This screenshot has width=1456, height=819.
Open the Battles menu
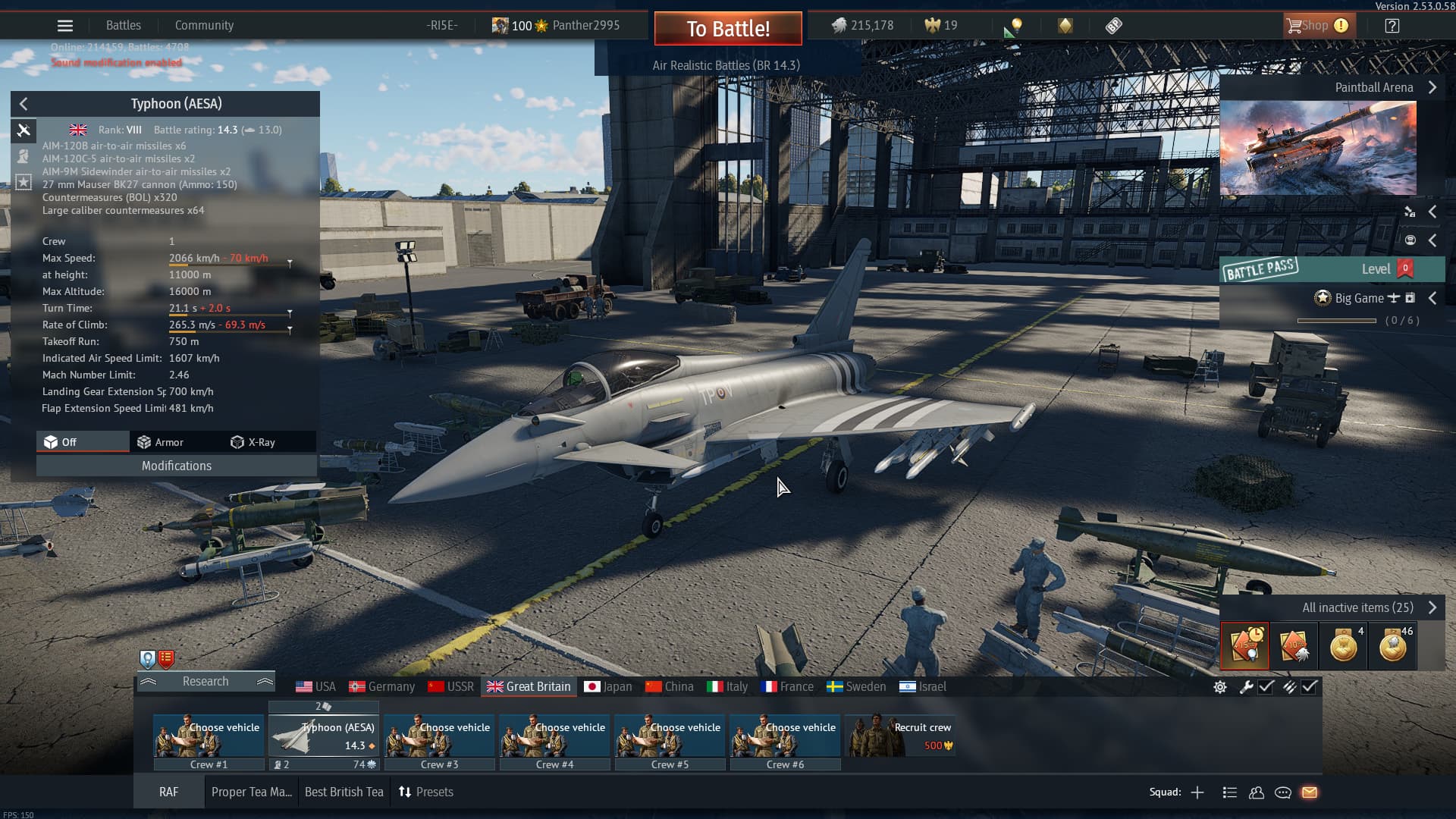124,25
